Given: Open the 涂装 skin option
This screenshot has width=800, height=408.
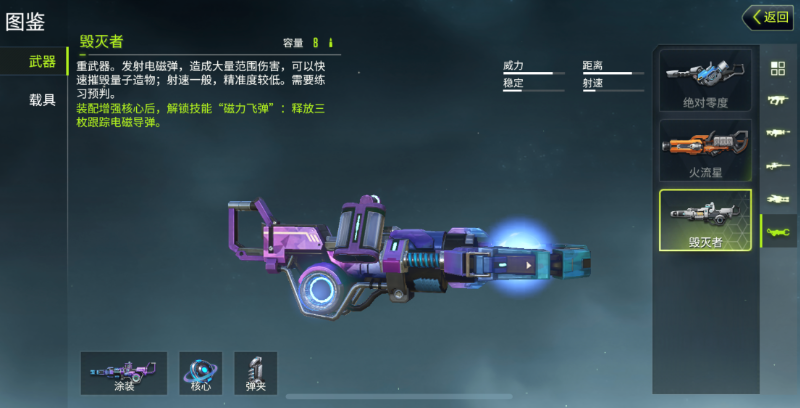Looking at the screenshot, I should [124, 372].
